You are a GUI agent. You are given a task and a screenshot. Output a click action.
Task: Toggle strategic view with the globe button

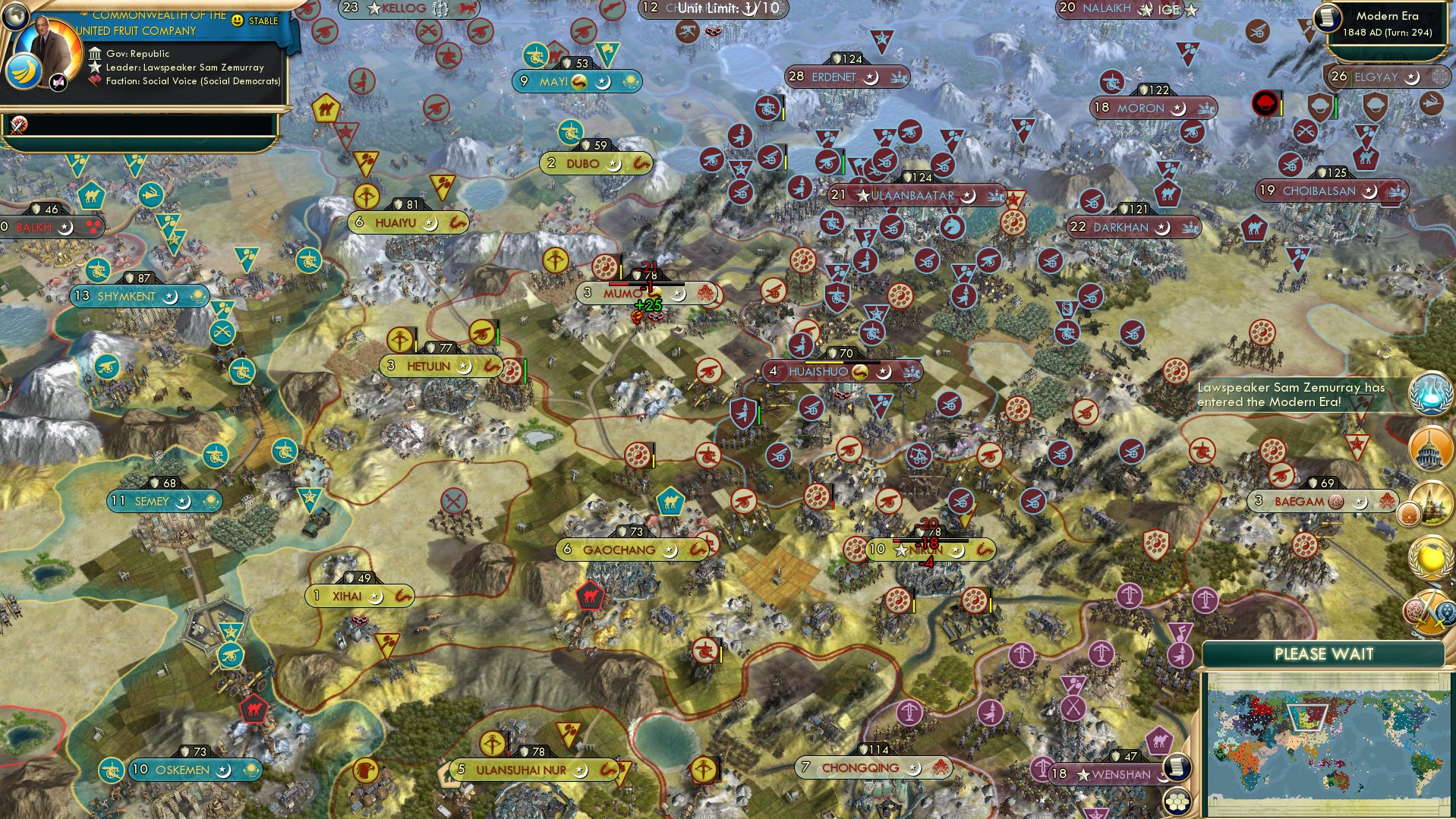tap(14, 17)
